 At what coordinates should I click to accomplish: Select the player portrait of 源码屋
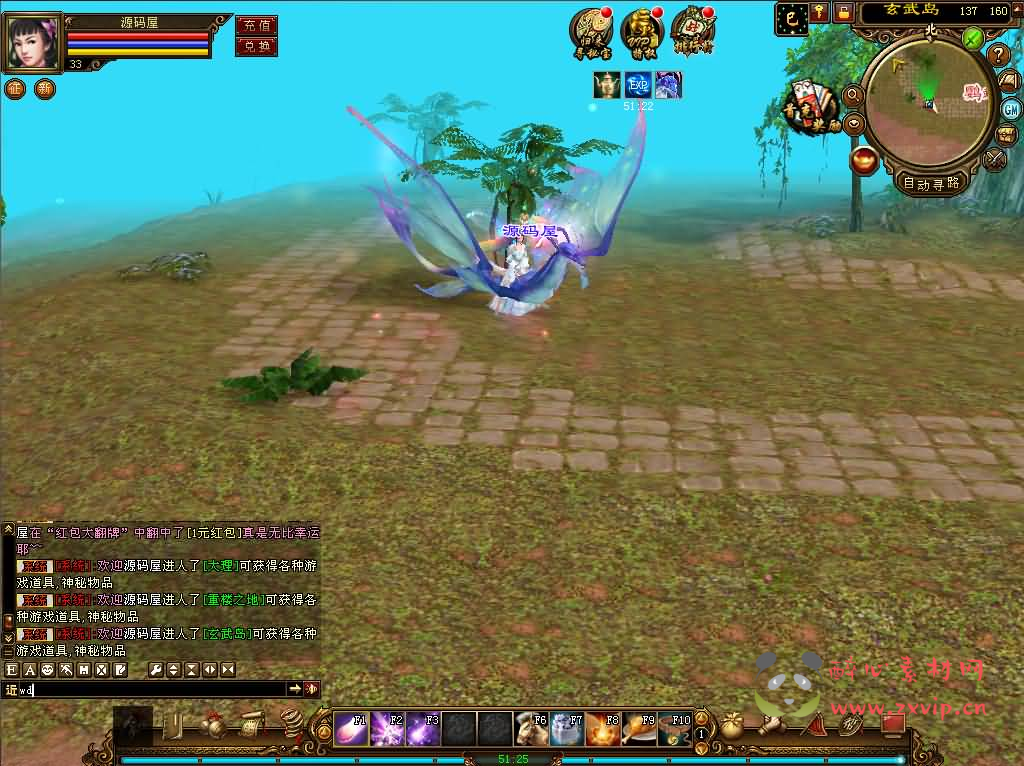(x=33, y=42)
